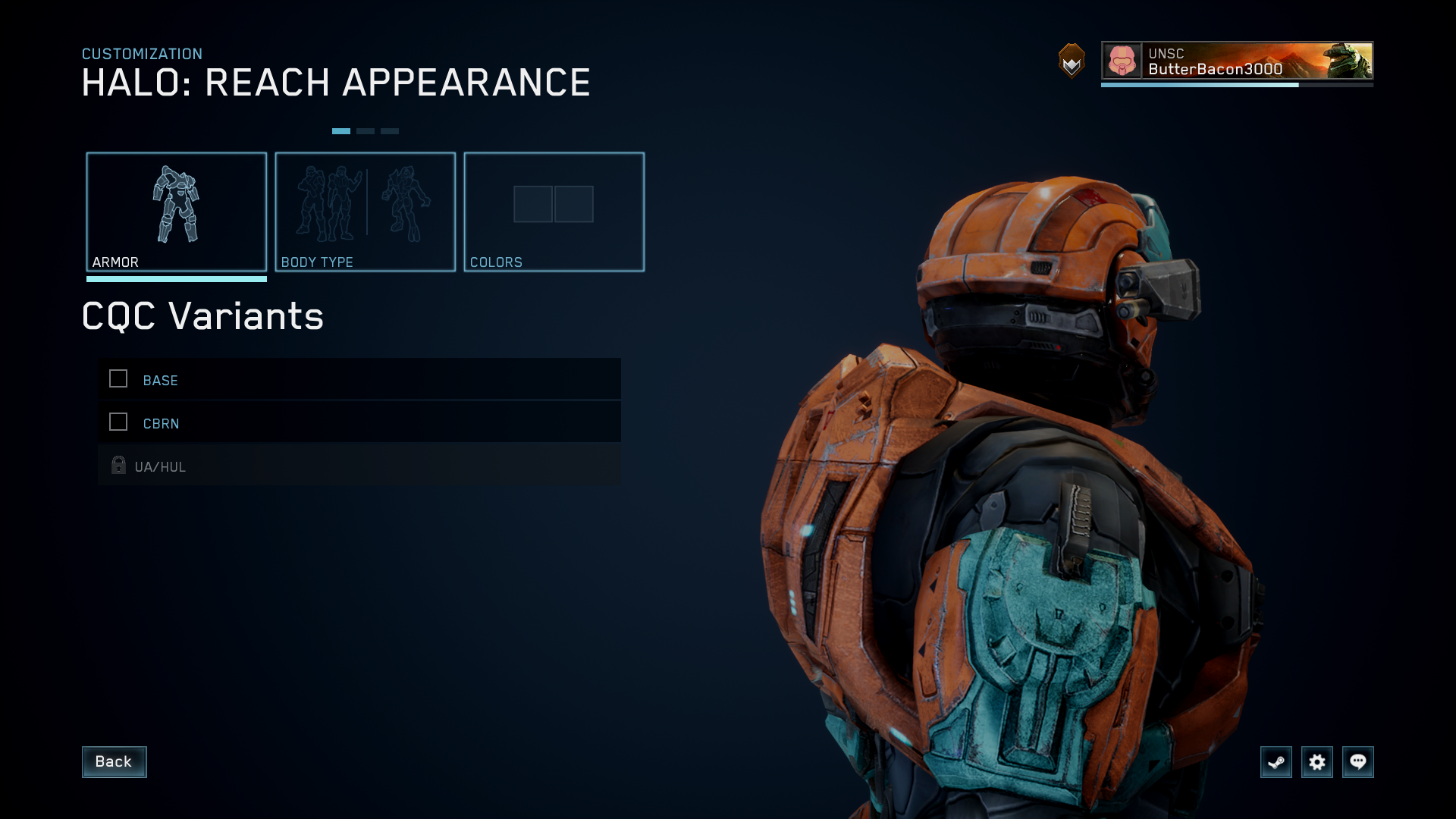This screenshot has height=819, width=1456.
Task: Open the Steam overlay icon
Action: pos(1276,762)
